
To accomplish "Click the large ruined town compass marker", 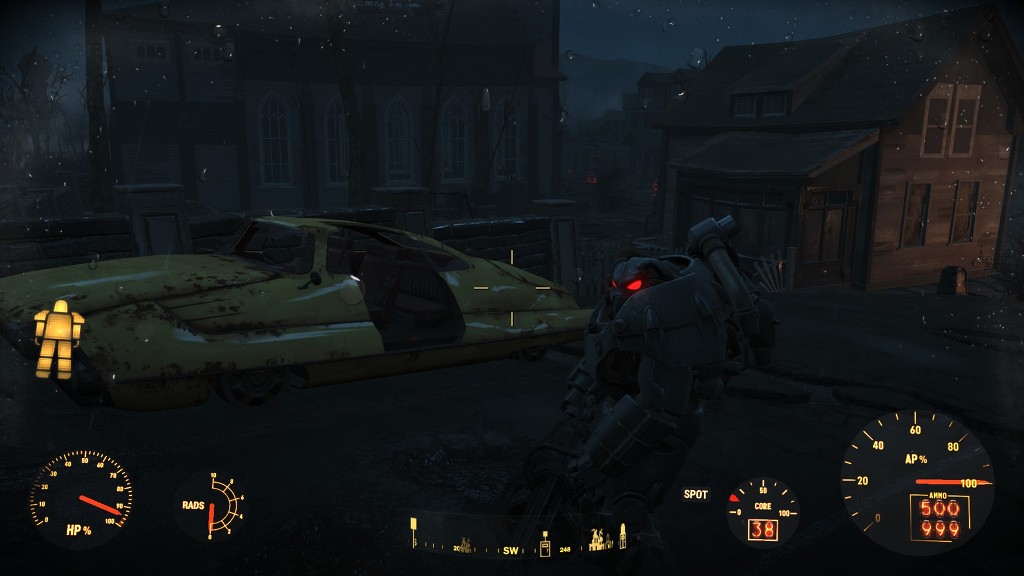I will click(x=601, y=540).
